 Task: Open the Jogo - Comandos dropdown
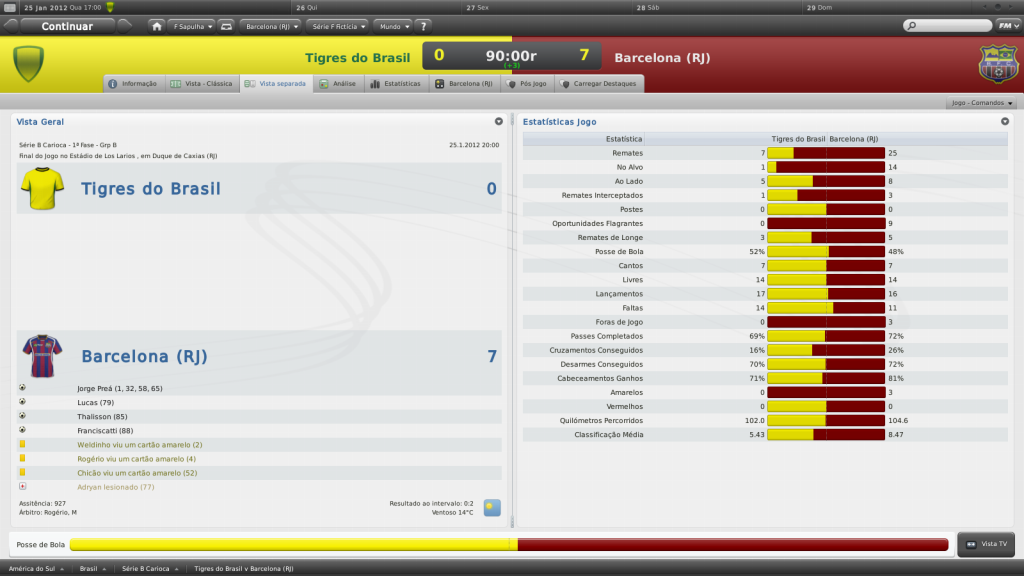point(981,103)
